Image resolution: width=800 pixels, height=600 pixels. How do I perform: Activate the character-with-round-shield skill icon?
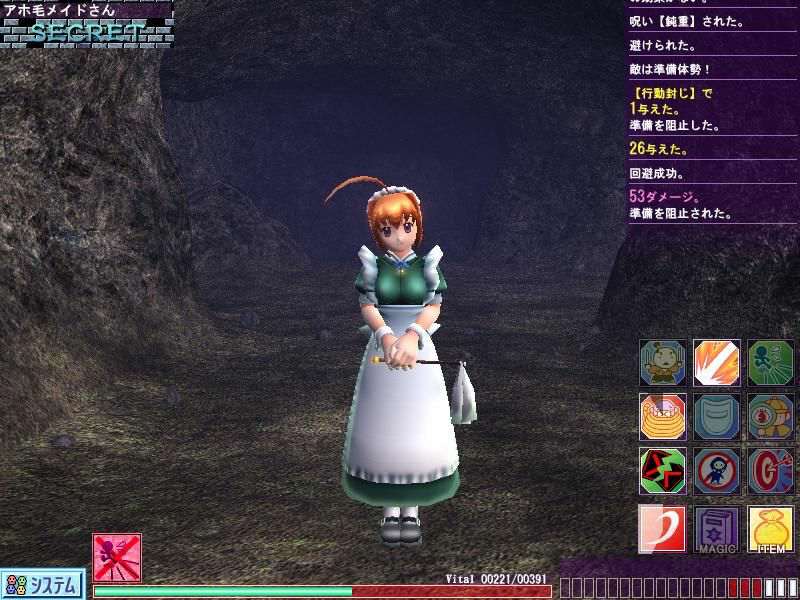tap(770, 418)
